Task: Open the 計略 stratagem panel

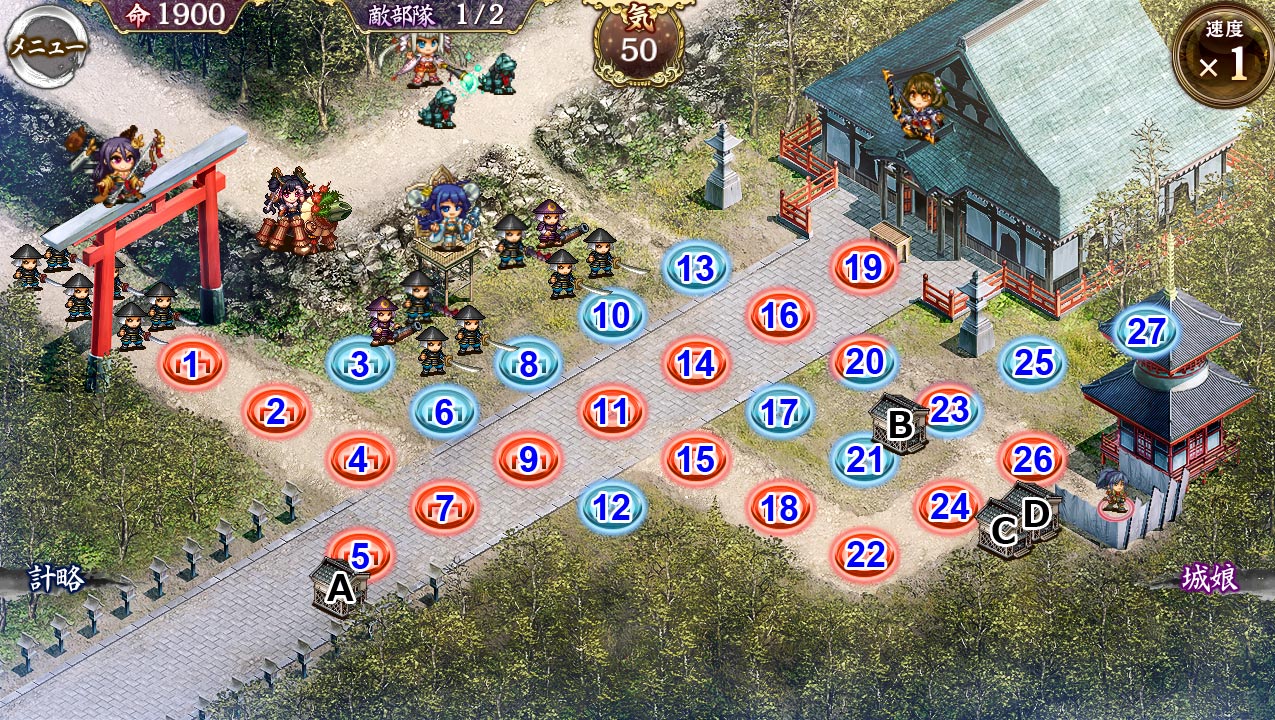Action: point(56,578)
